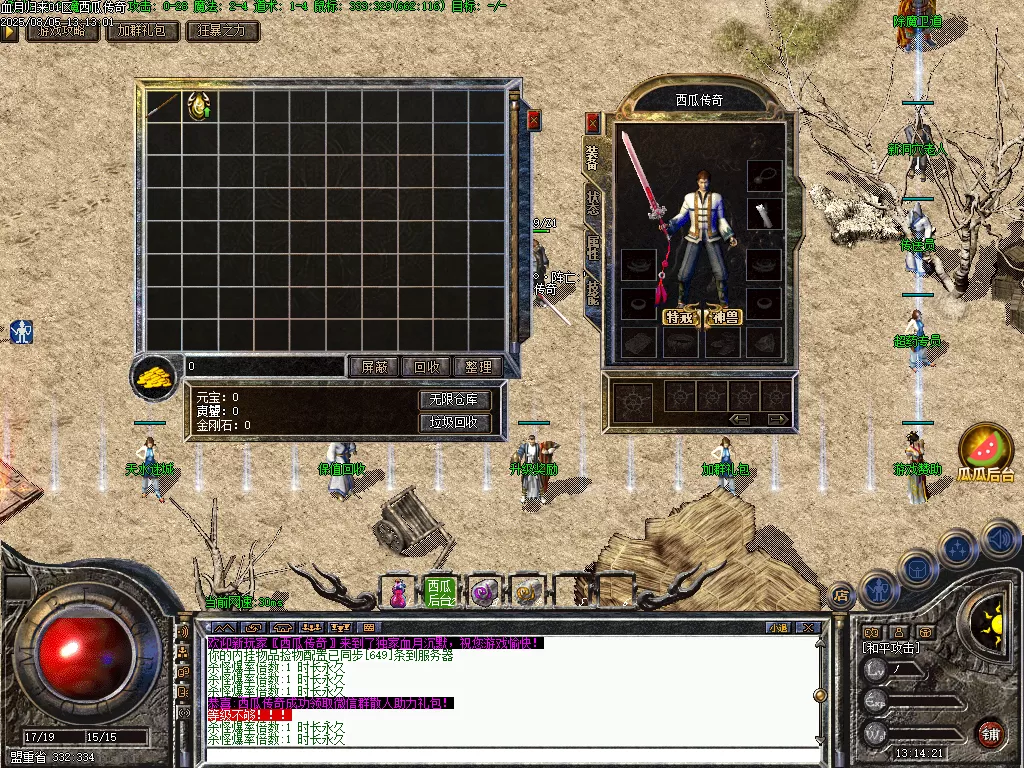Screen dimensions: 1024x768
Task: Click the 加群礼包 gift pack button
Action: (x=141, y=31)
